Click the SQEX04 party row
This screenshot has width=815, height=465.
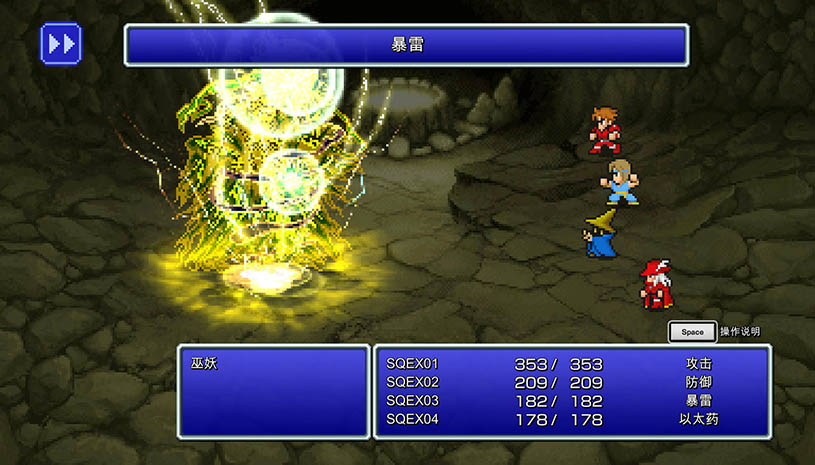412,419
